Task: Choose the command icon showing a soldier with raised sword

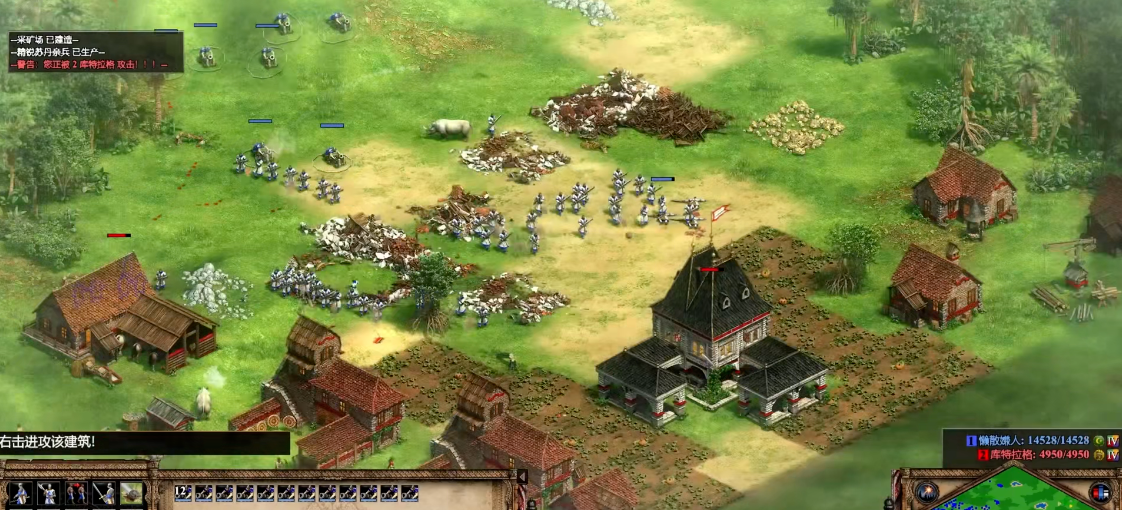Action: coord(47,493)
